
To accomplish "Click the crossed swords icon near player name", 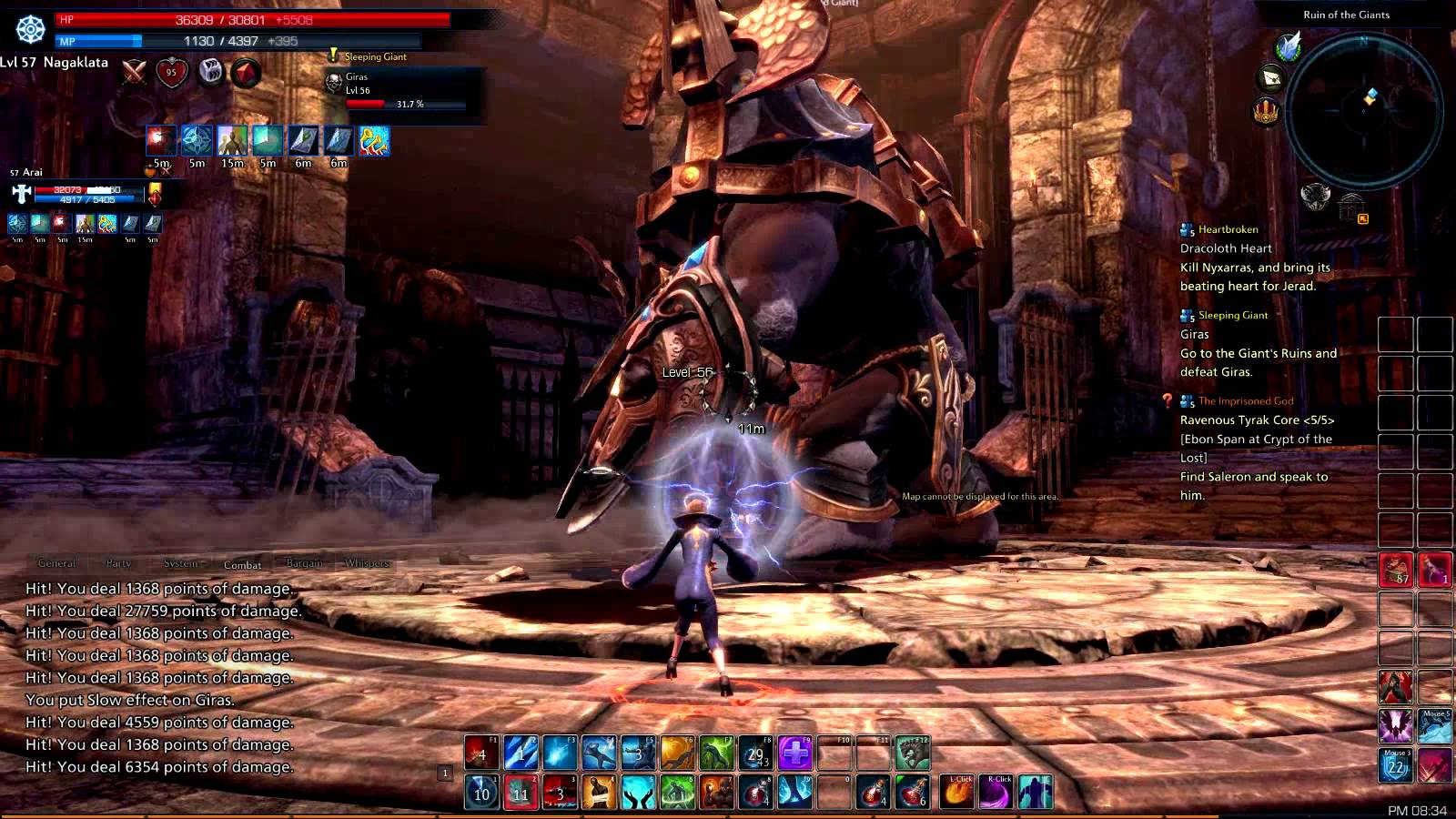I will 135,72.
